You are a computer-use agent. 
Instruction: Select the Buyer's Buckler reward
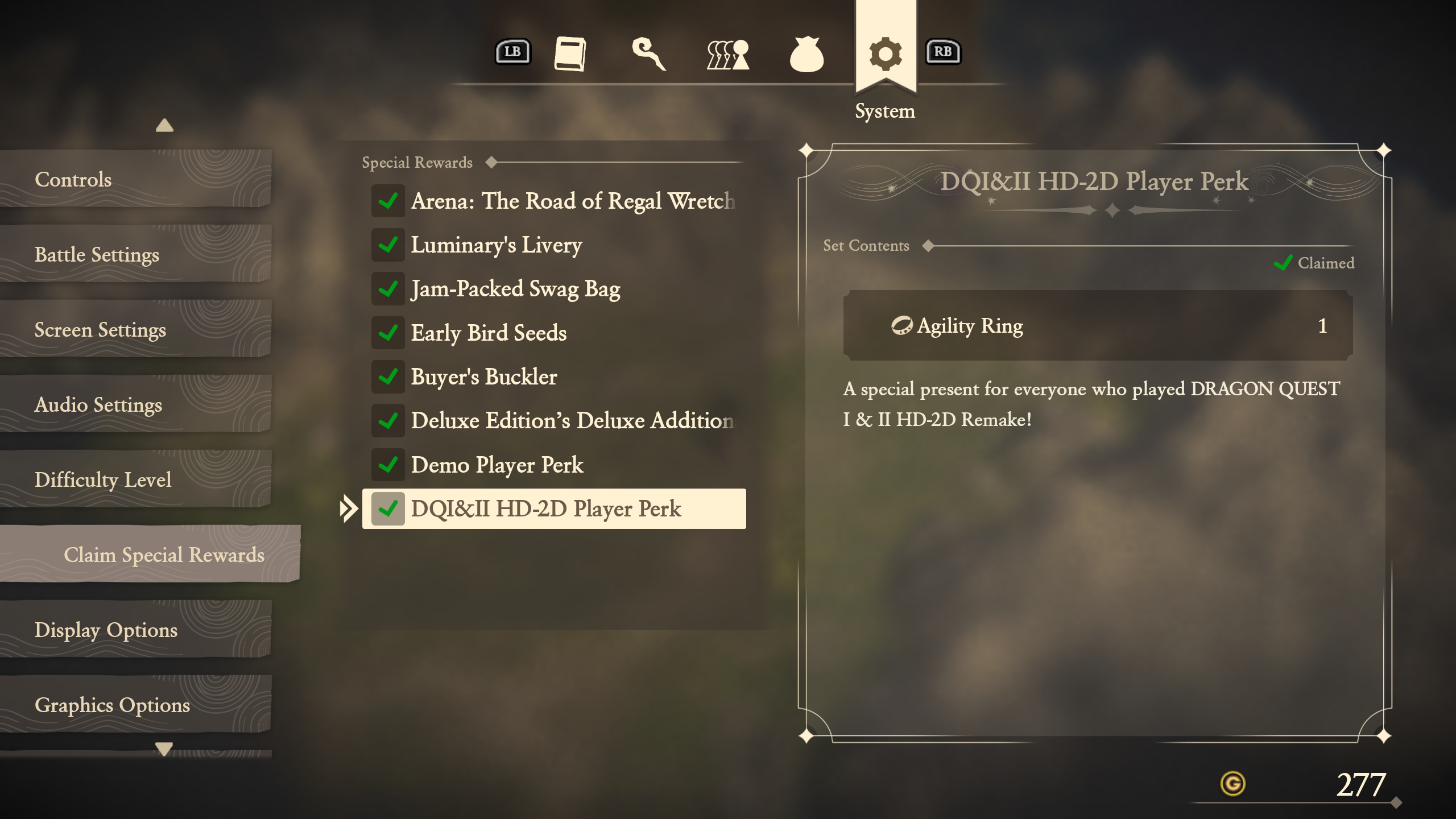coord(554,377)
